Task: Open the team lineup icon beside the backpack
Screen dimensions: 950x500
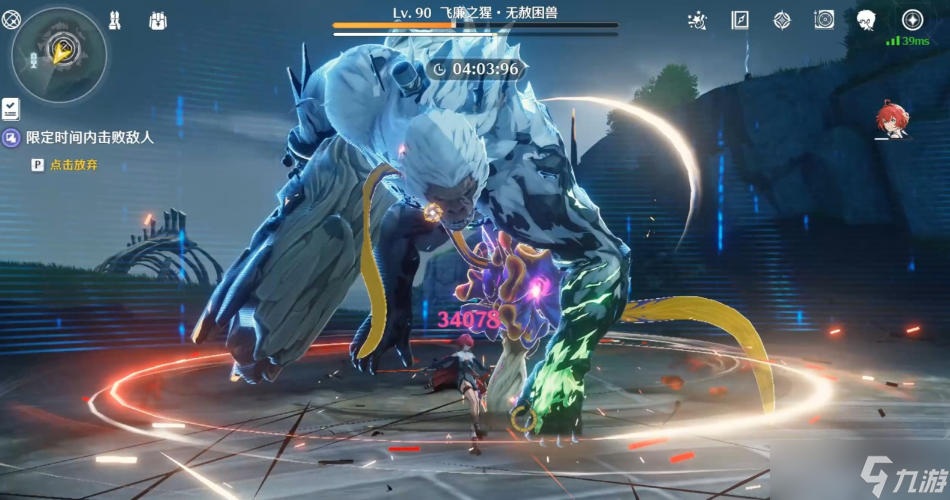Action: coord(115,20)
